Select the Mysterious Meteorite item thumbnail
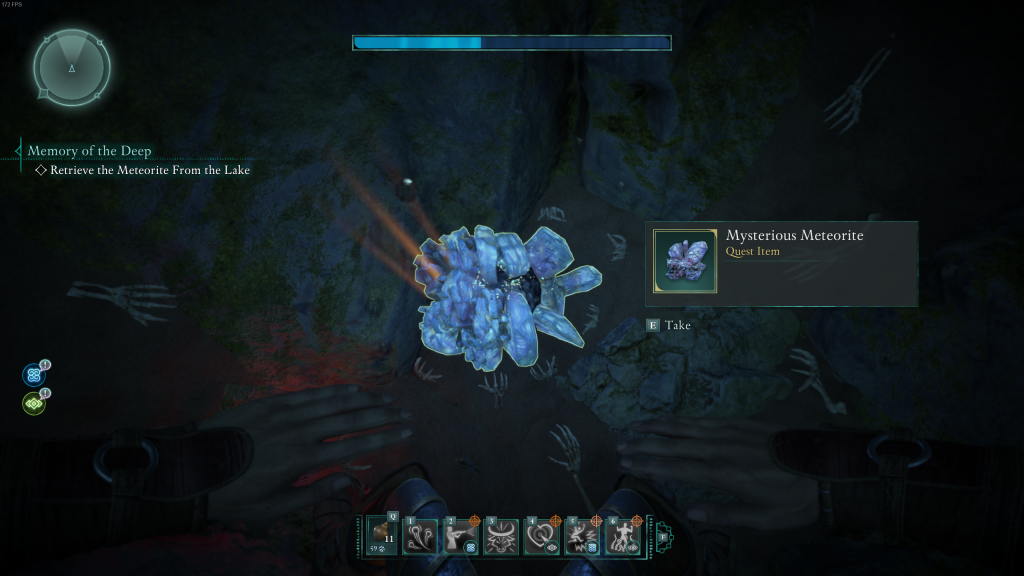 click(685, 261)
